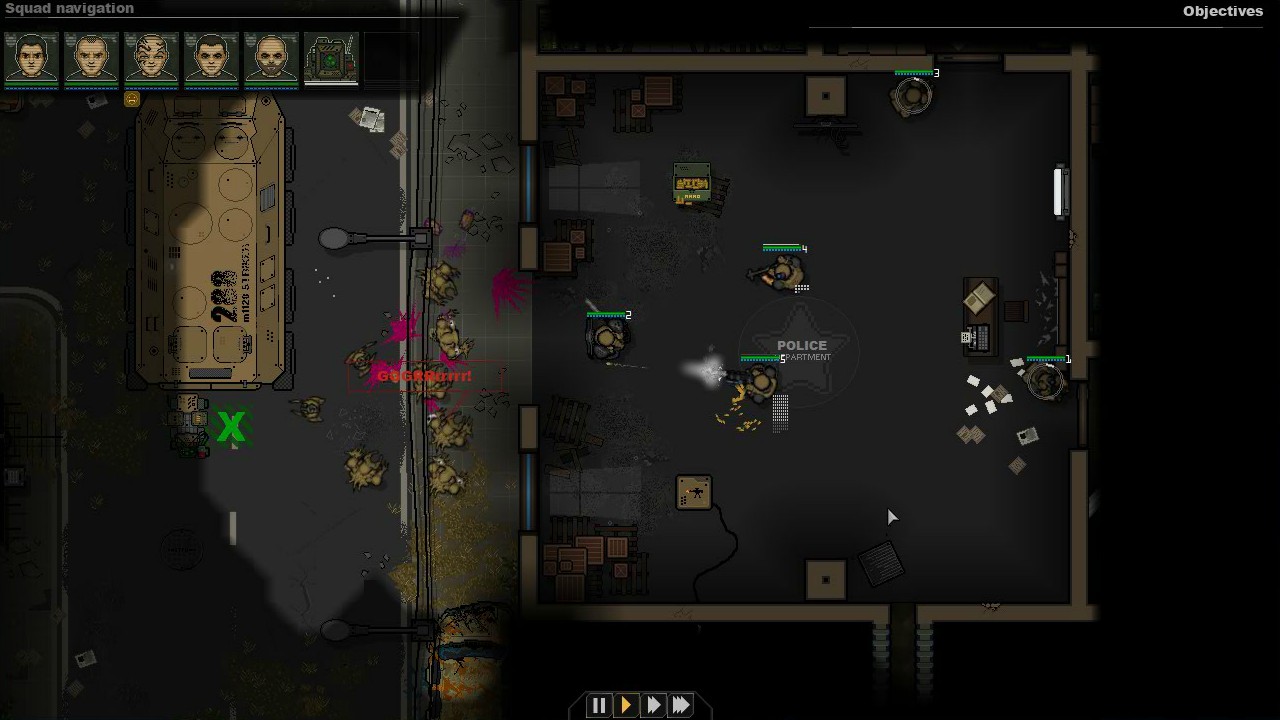Select the second squad member's portrait
The height and width of the screenshot is (720, 1280).
[91, 60]
